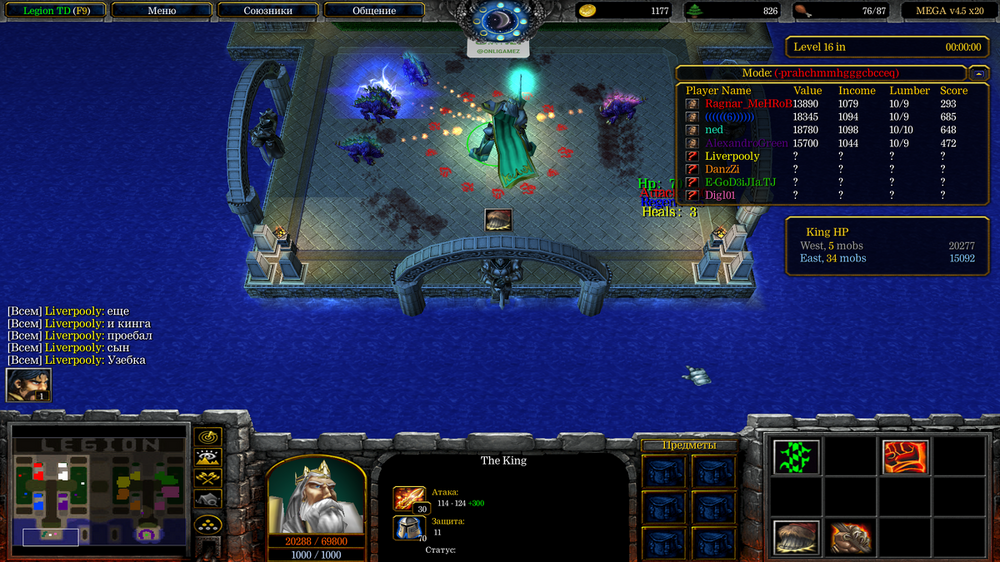Viewport: 1000px width, 562px height.
Task: Activate the war stomp hoof ability
Action: tap(797, 537)
